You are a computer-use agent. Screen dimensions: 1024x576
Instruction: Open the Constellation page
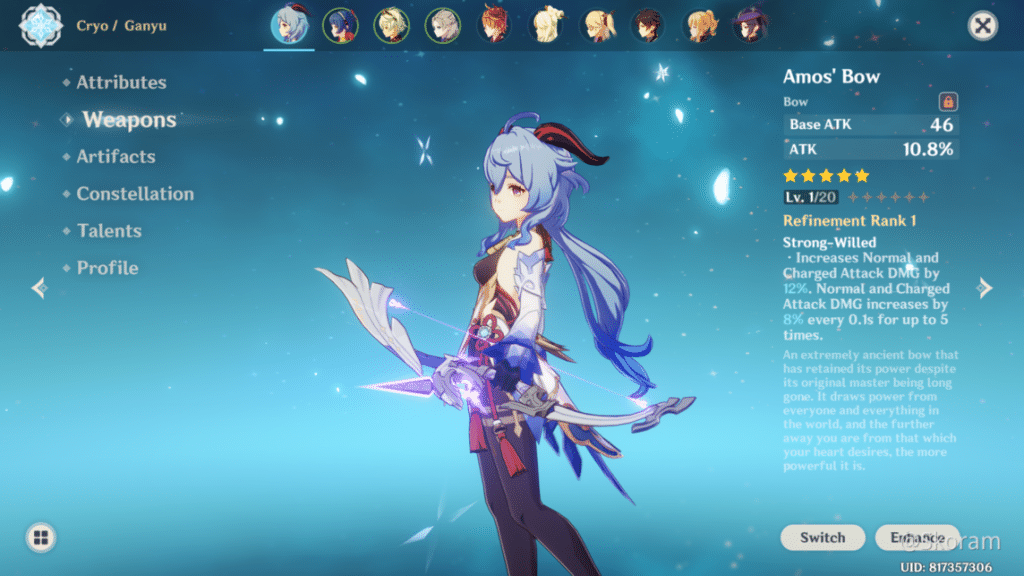click(135, 194)
